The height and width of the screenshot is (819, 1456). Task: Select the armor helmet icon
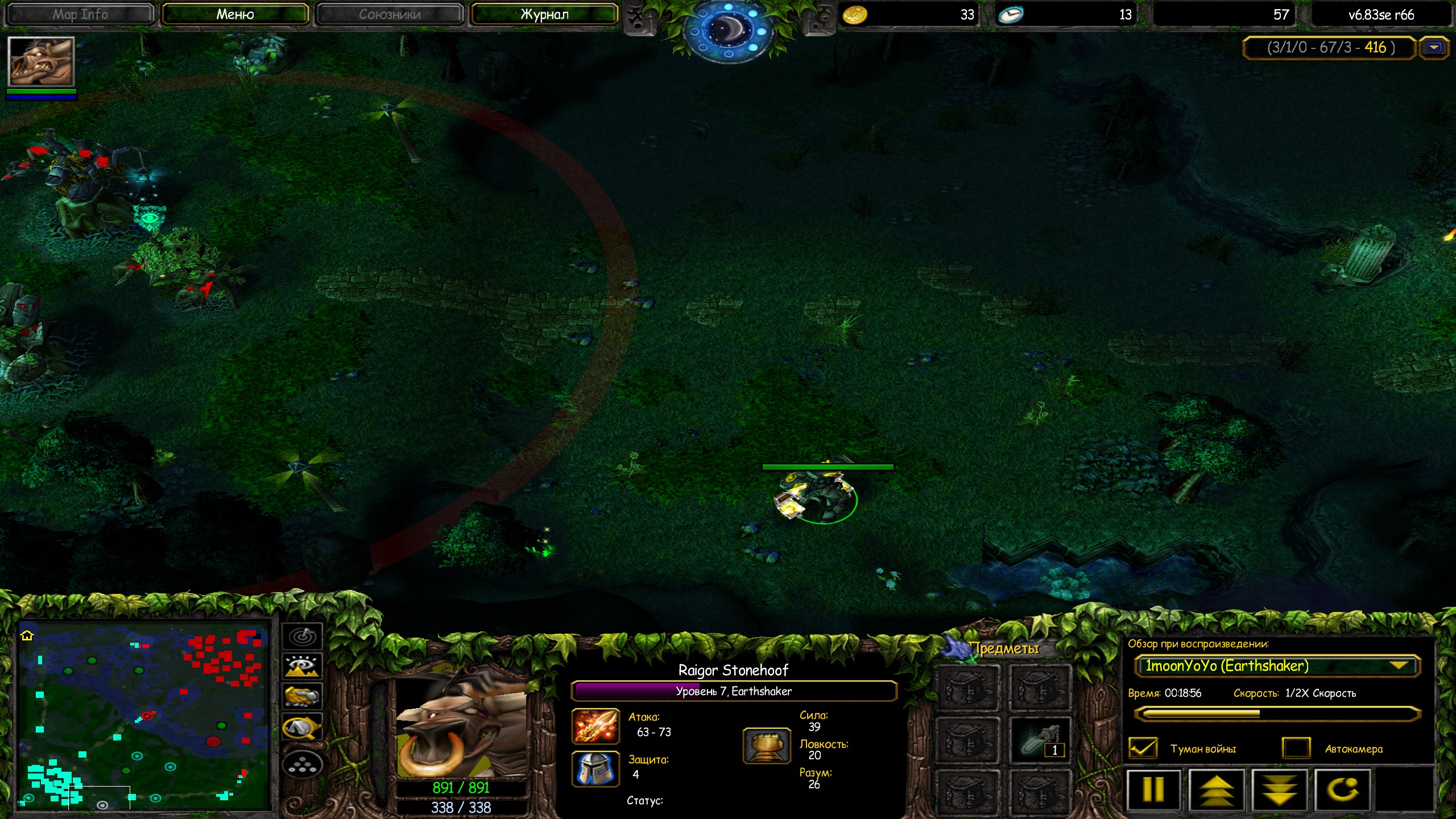(x=595, y=768)
